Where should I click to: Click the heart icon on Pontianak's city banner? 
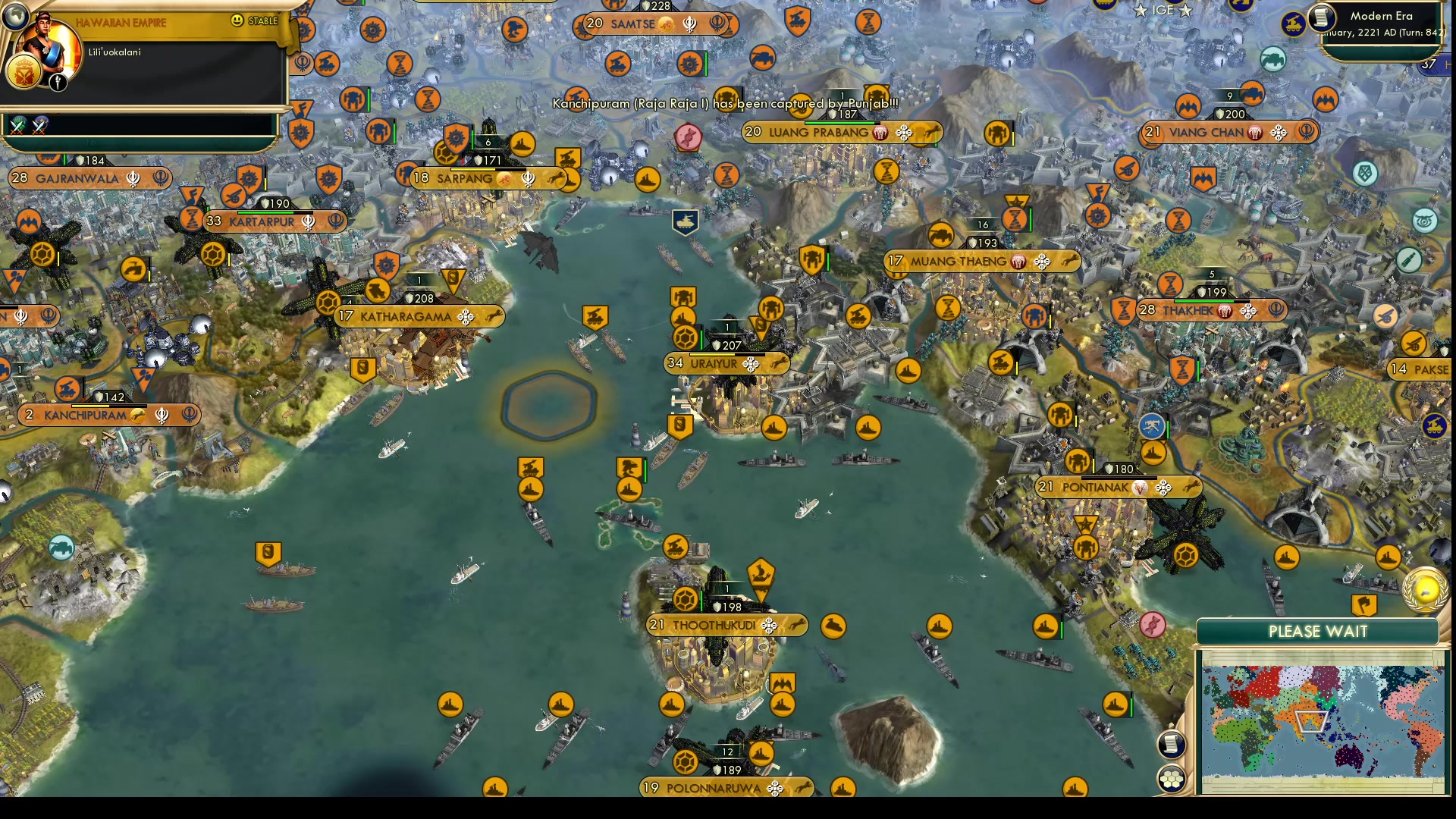1137,488
